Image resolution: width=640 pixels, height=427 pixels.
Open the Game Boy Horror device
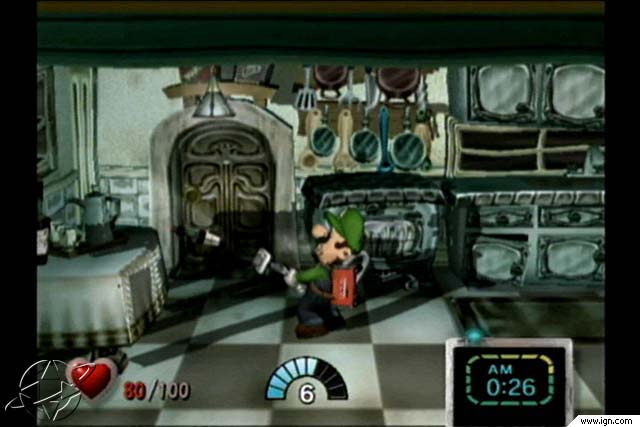click(x=508, y=379)
